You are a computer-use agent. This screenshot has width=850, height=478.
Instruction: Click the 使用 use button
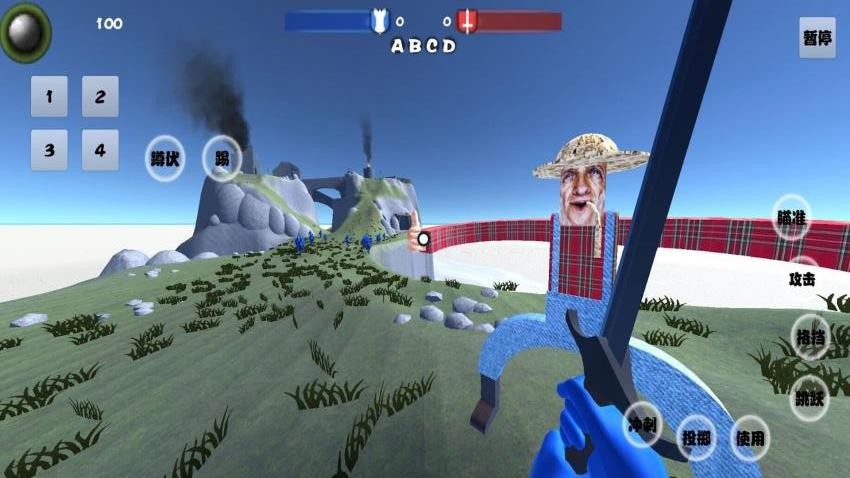[750, 437]
